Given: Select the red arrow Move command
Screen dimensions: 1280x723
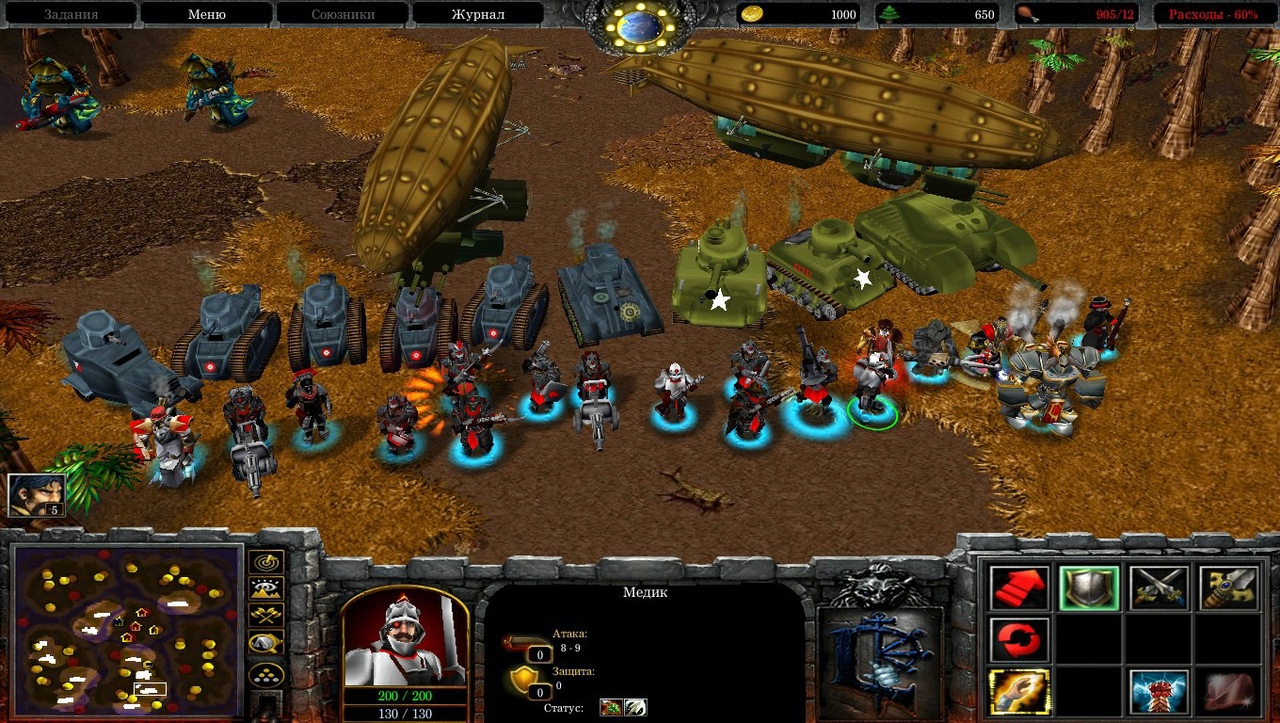Looking at the screenshot, I should (1020, 588).
